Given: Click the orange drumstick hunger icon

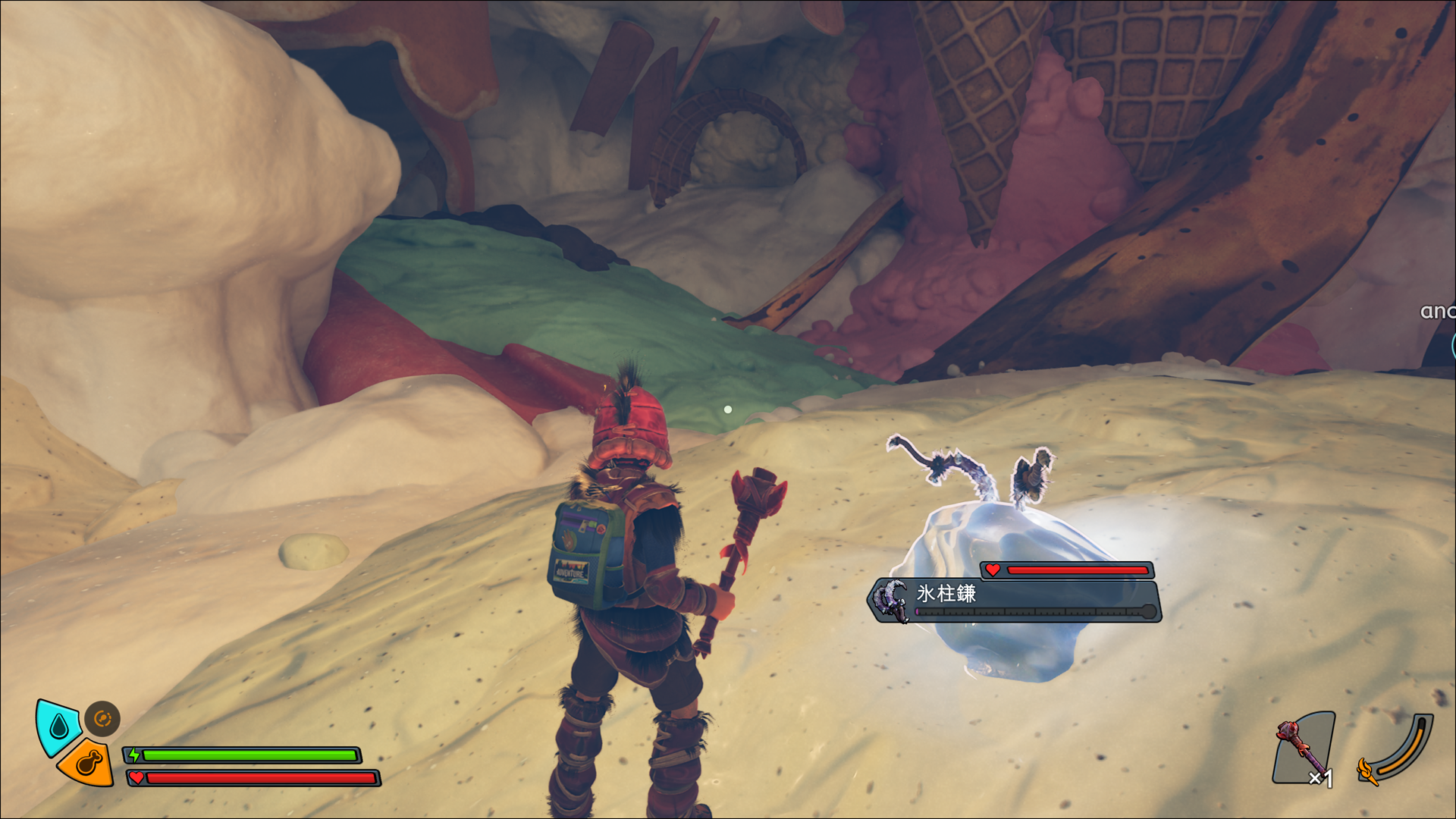Looking at the screenshot, I should pos(87,762).
